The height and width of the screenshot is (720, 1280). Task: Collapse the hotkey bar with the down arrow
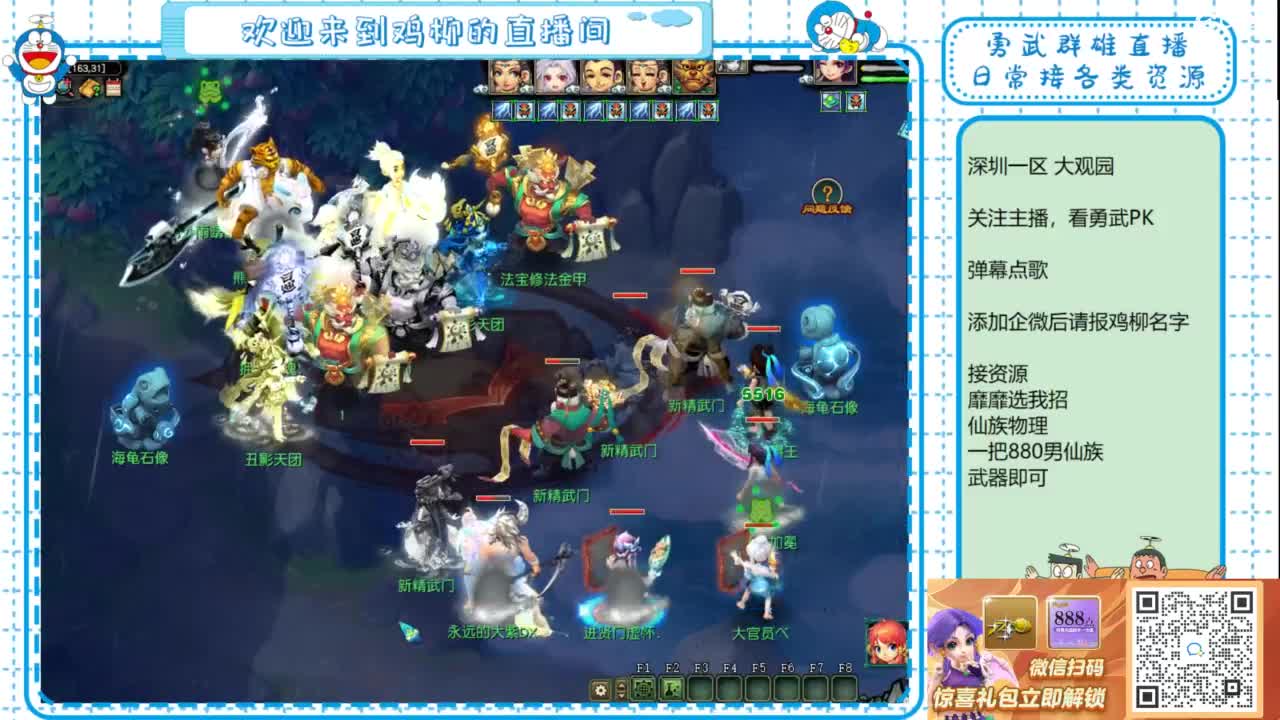(x=620, y=696)
